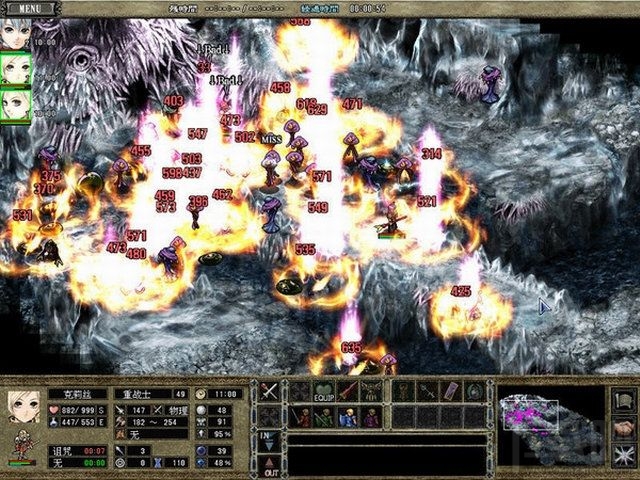Select the purple card item slot
Image resolution: width=640 pixels, height=480 pixels.
click(x=450, y=391)
